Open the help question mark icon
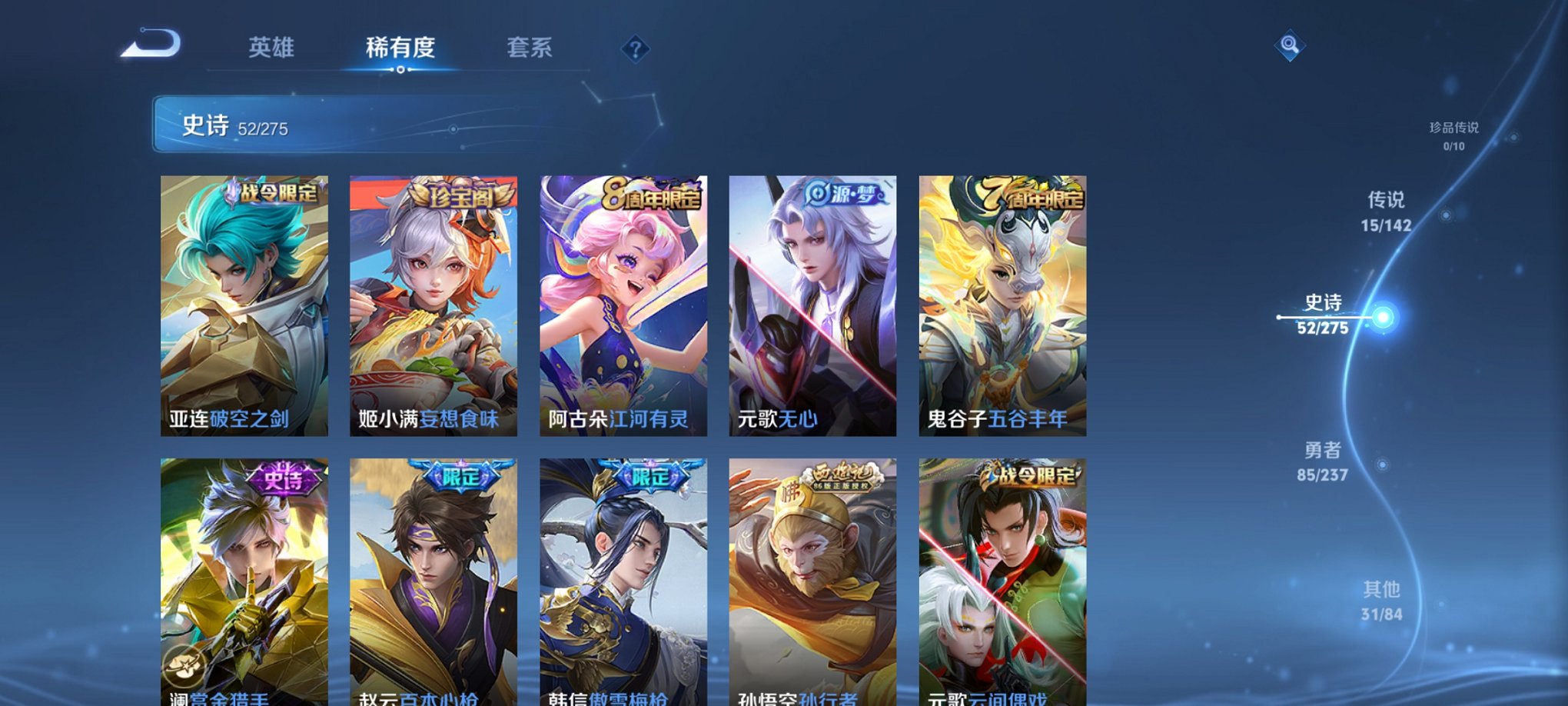The width and height of the screenshot is (1568, 706). (x=634, y=49)
